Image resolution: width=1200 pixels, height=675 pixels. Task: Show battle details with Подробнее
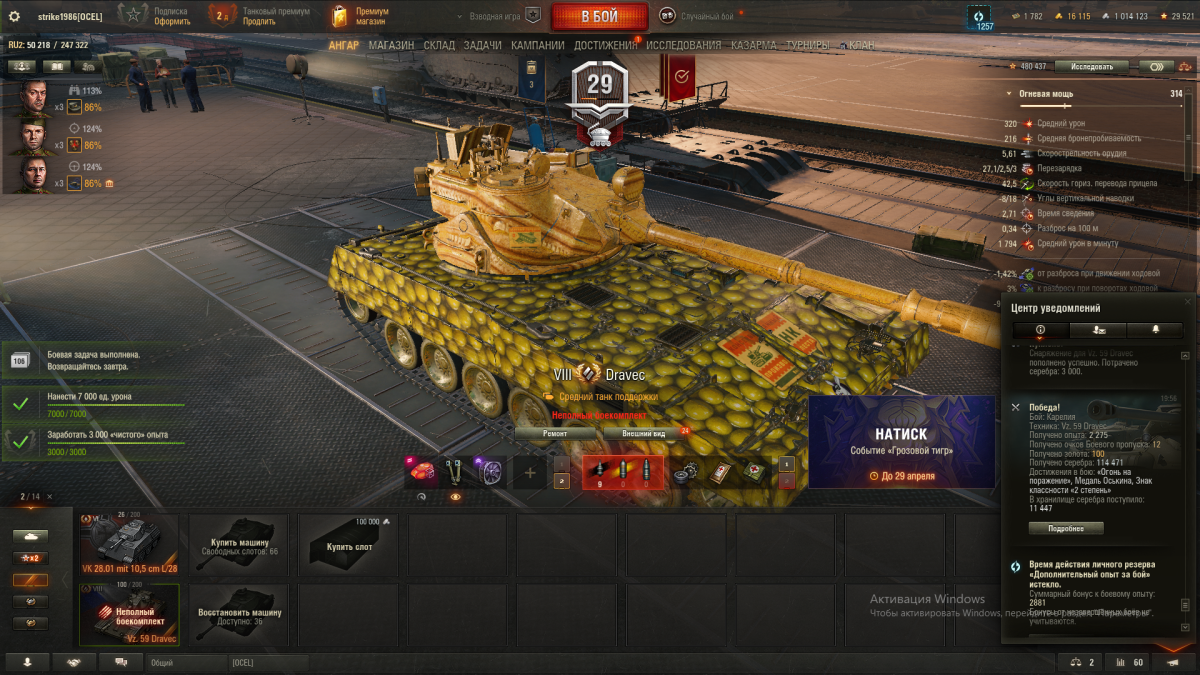tap(1066, 528)
